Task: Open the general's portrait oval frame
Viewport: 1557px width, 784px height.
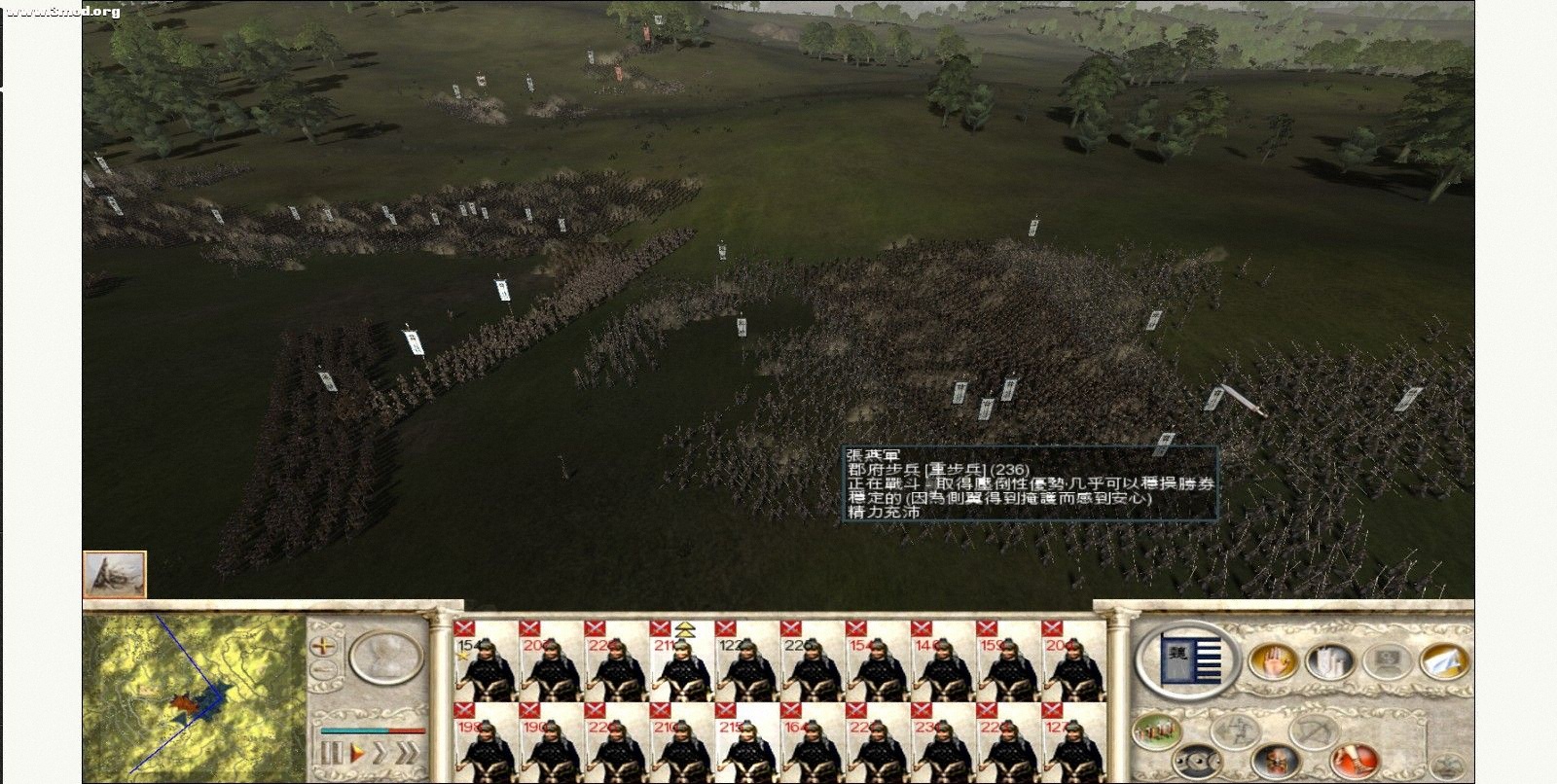Action: 384,657
